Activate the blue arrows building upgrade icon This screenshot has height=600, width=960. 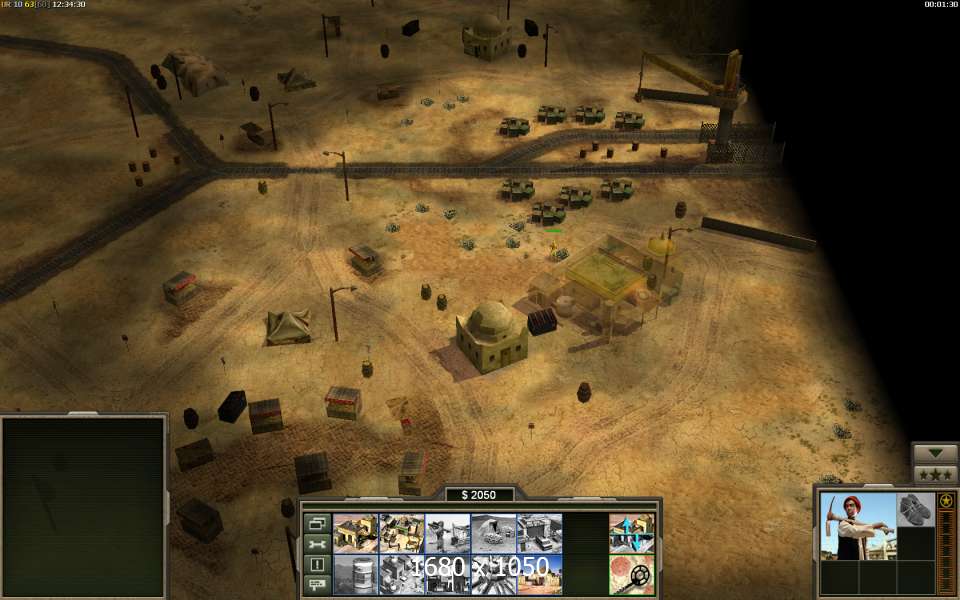click(x=632, y=534)
